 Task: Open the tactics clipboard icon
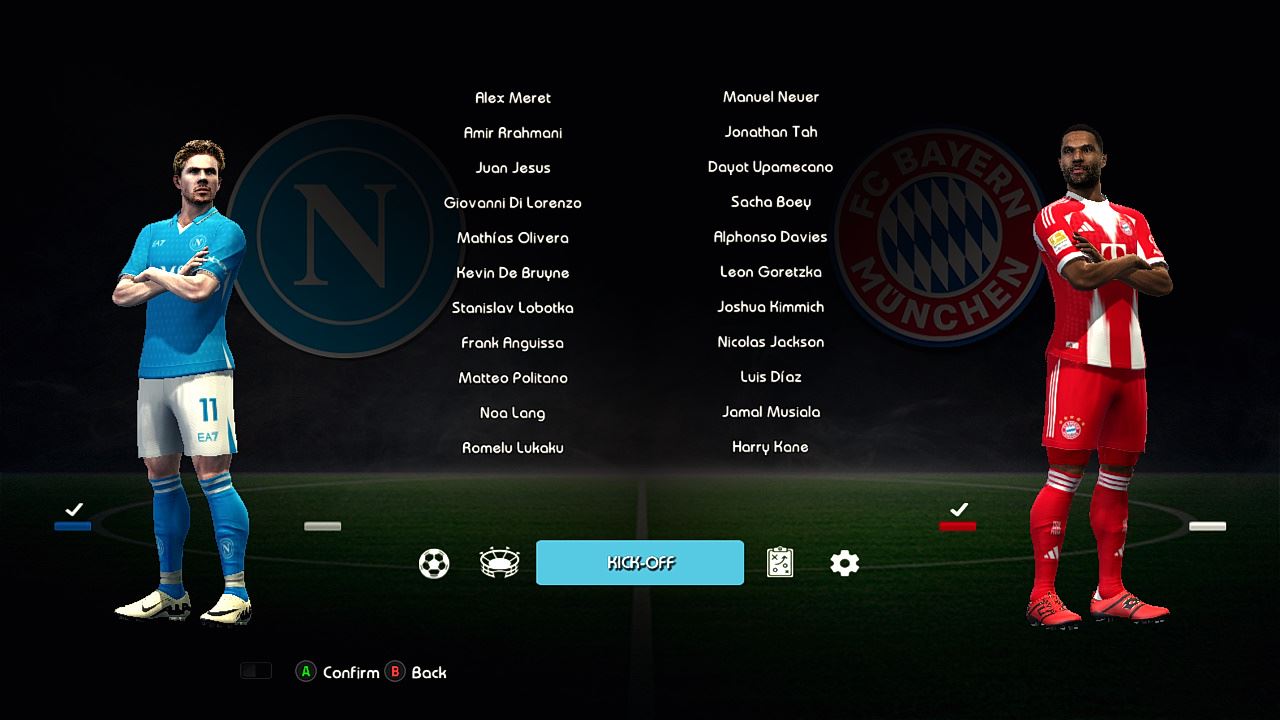780,563
